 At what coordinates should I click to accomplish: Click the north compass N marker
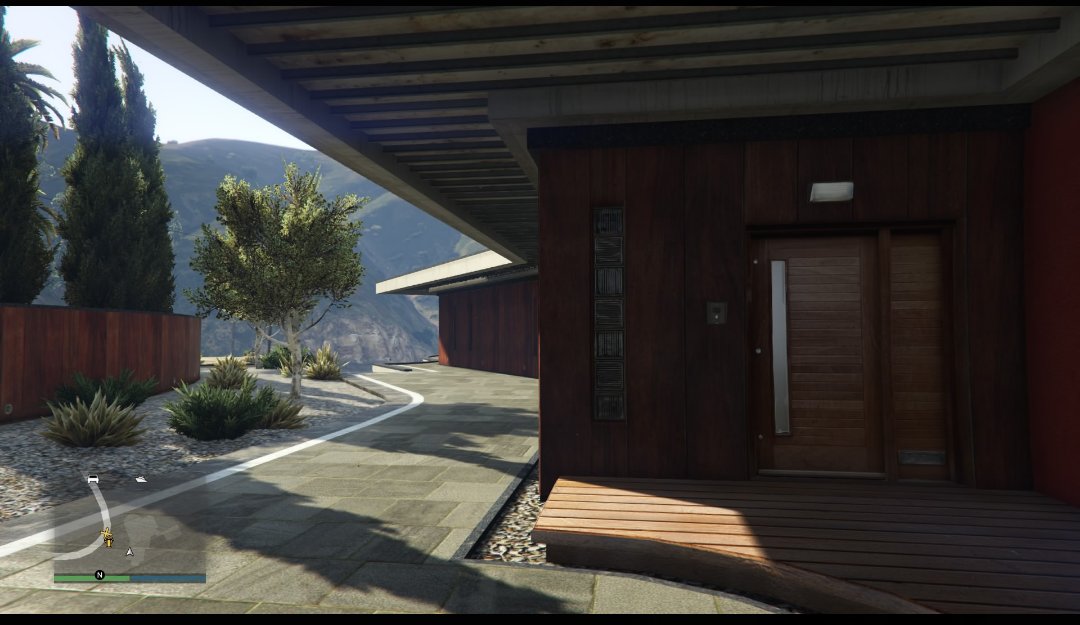(100, 575)
